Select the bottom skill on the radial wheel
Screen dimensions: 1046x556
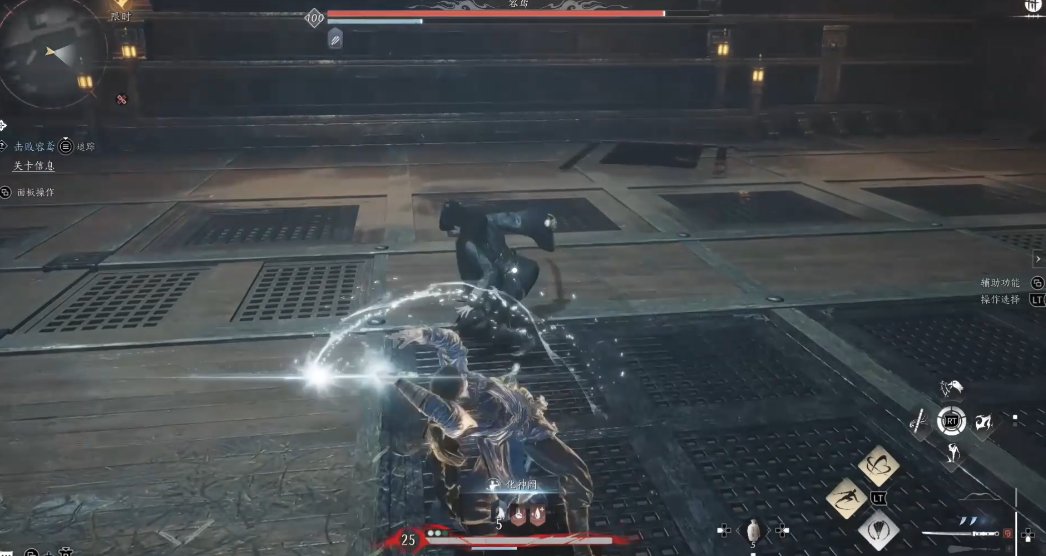(x=952, y=455)
